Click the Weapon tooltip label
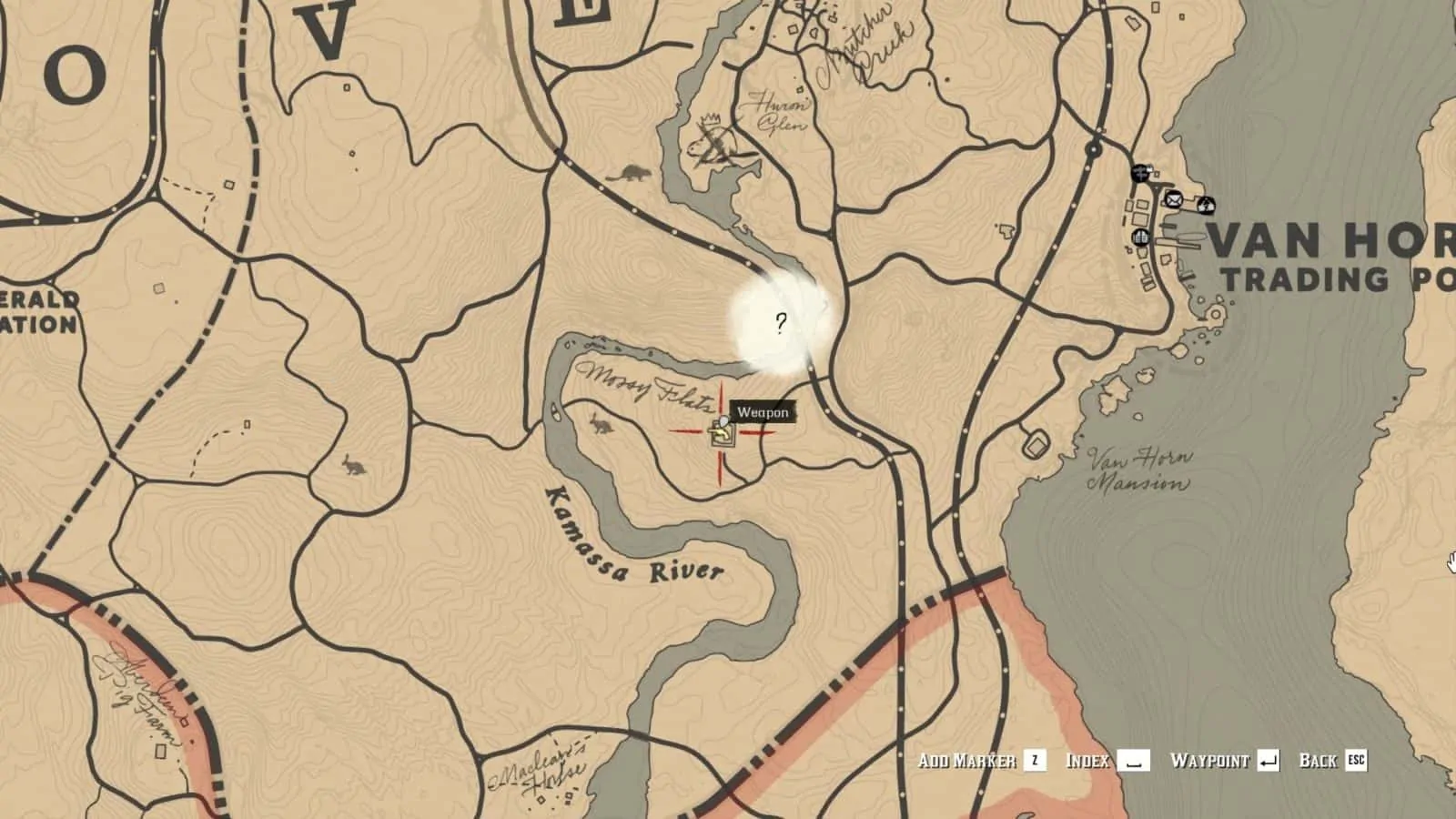This screenshot has width=1456, height=819. pyautogui.click(x=764, y=411)
